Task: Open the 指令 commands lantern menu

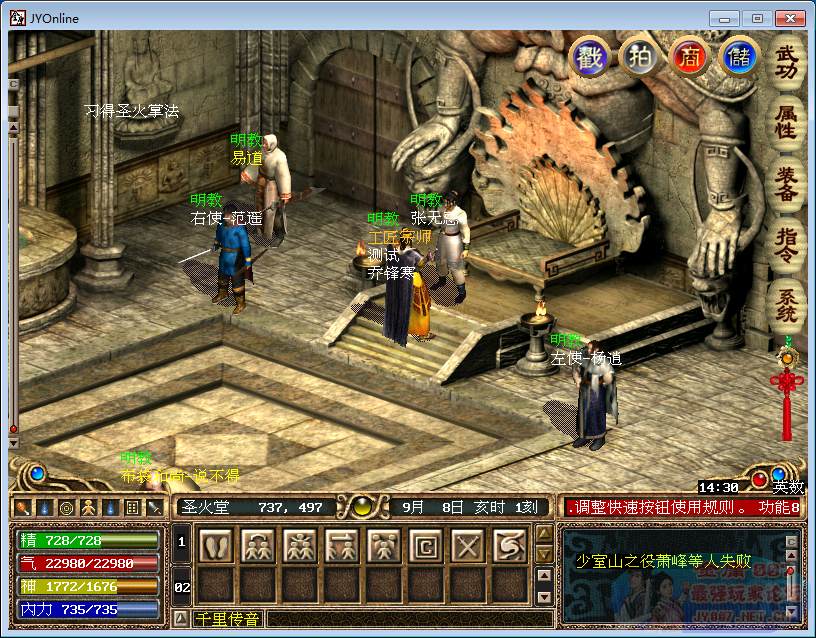Action: tap(788, 243)
